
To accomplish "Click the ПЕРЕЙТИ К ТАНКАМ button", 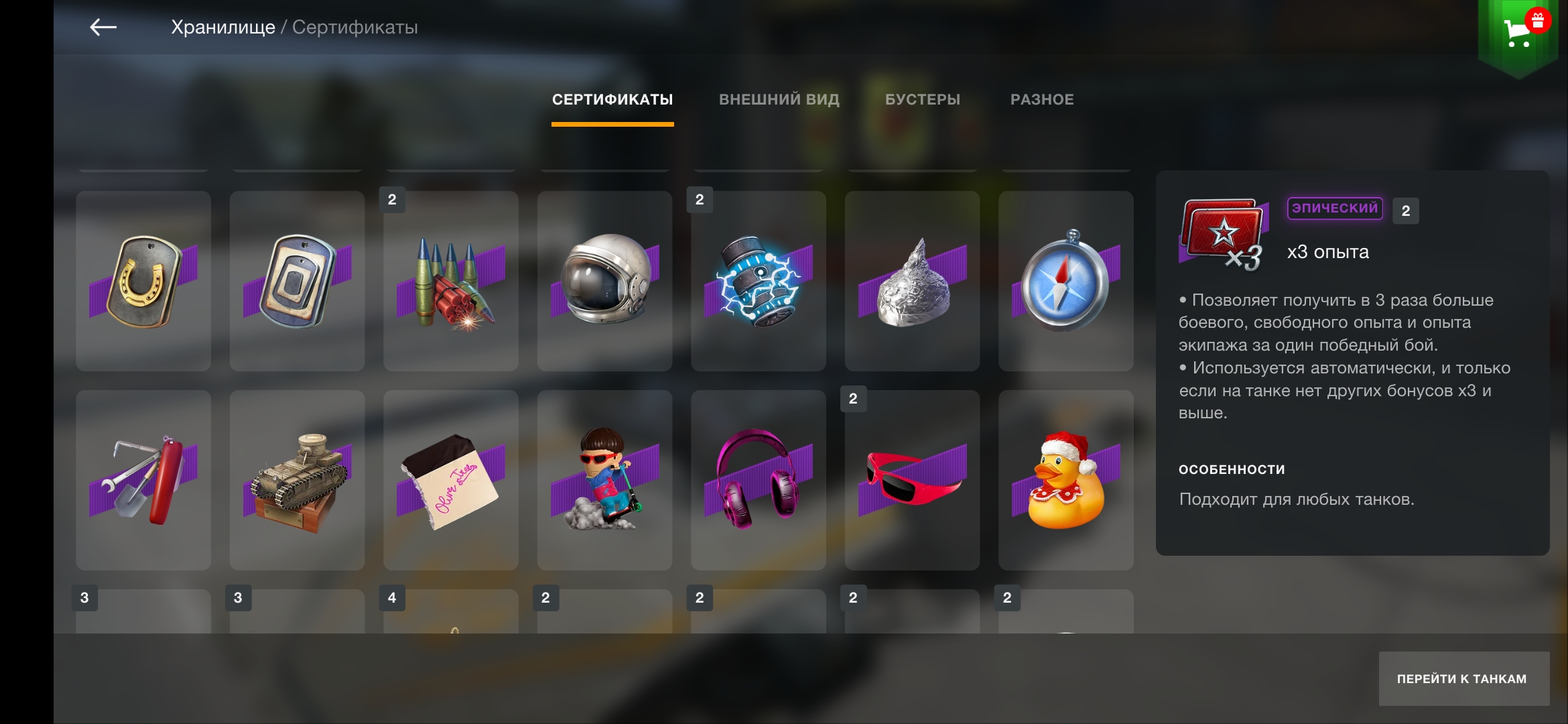I will tap(1463, 678).
